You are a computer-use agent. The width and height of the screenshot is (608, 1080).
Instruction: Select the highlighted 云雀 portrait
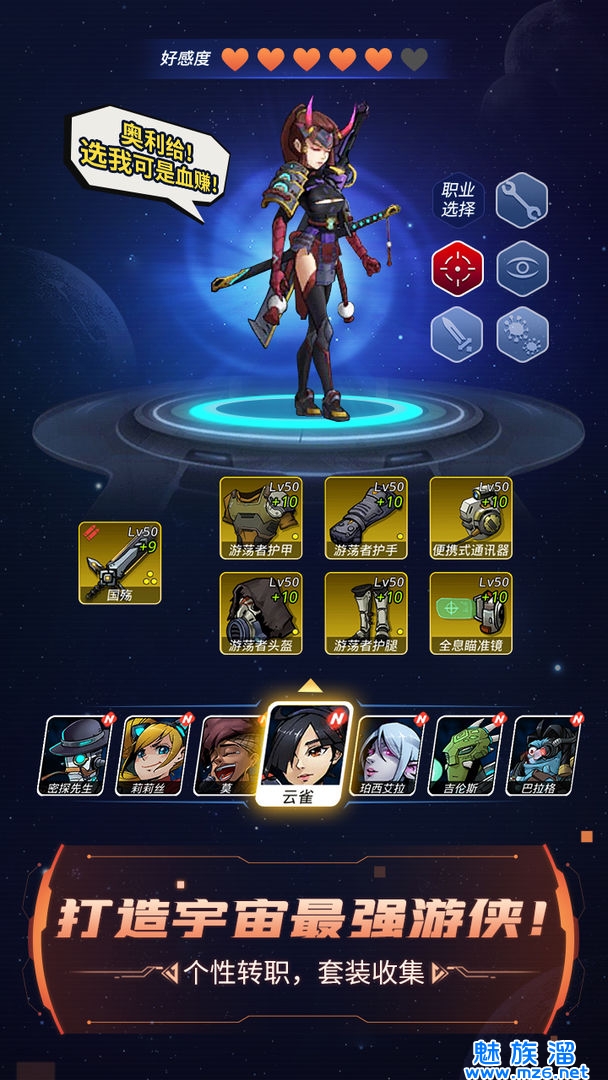pos(306,752)
